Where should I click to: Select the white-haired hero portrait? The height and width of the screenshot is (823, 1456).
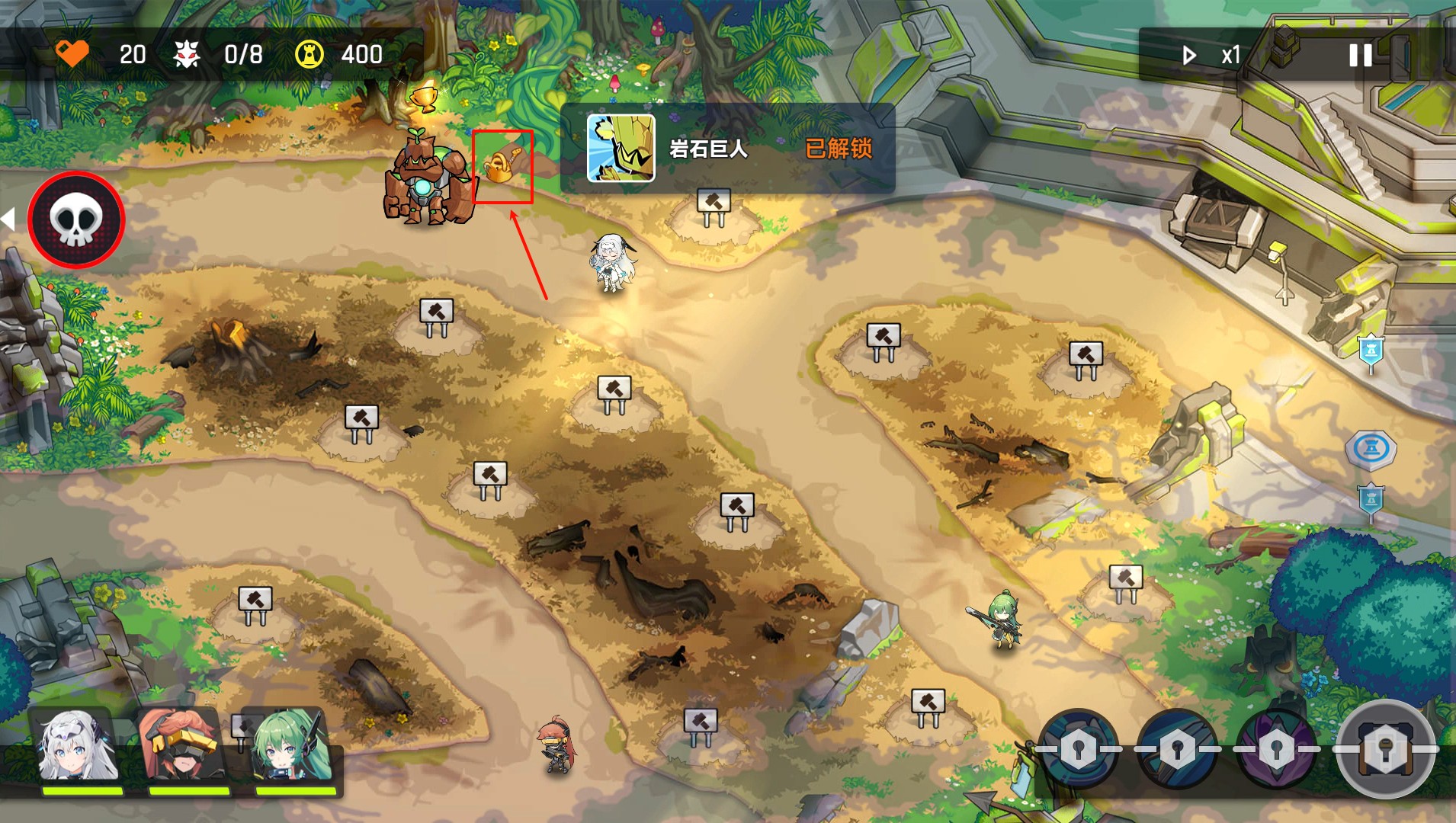79,748
